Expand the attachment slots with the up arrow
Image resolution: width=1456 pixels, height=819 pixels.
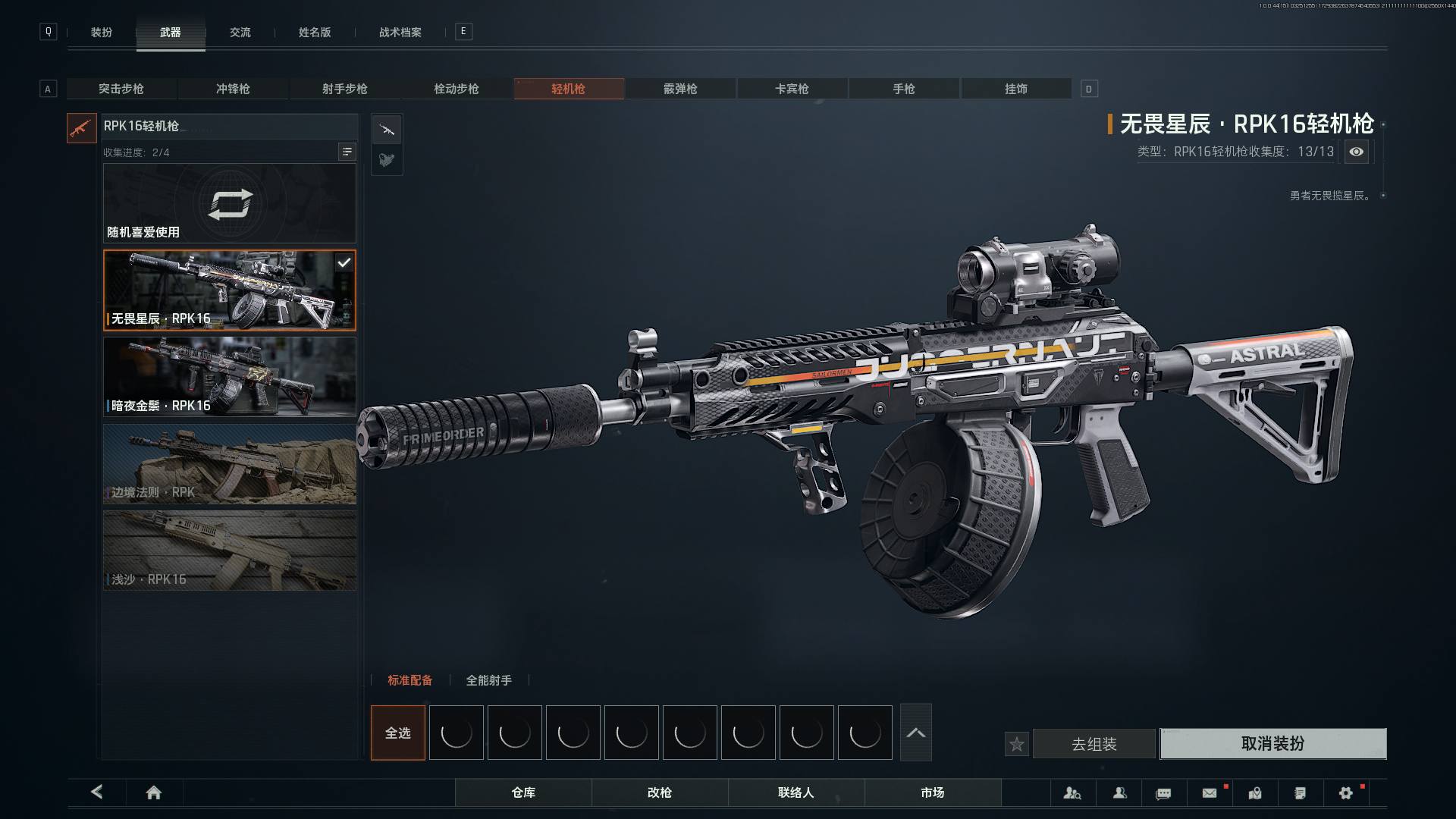point(915,733)
